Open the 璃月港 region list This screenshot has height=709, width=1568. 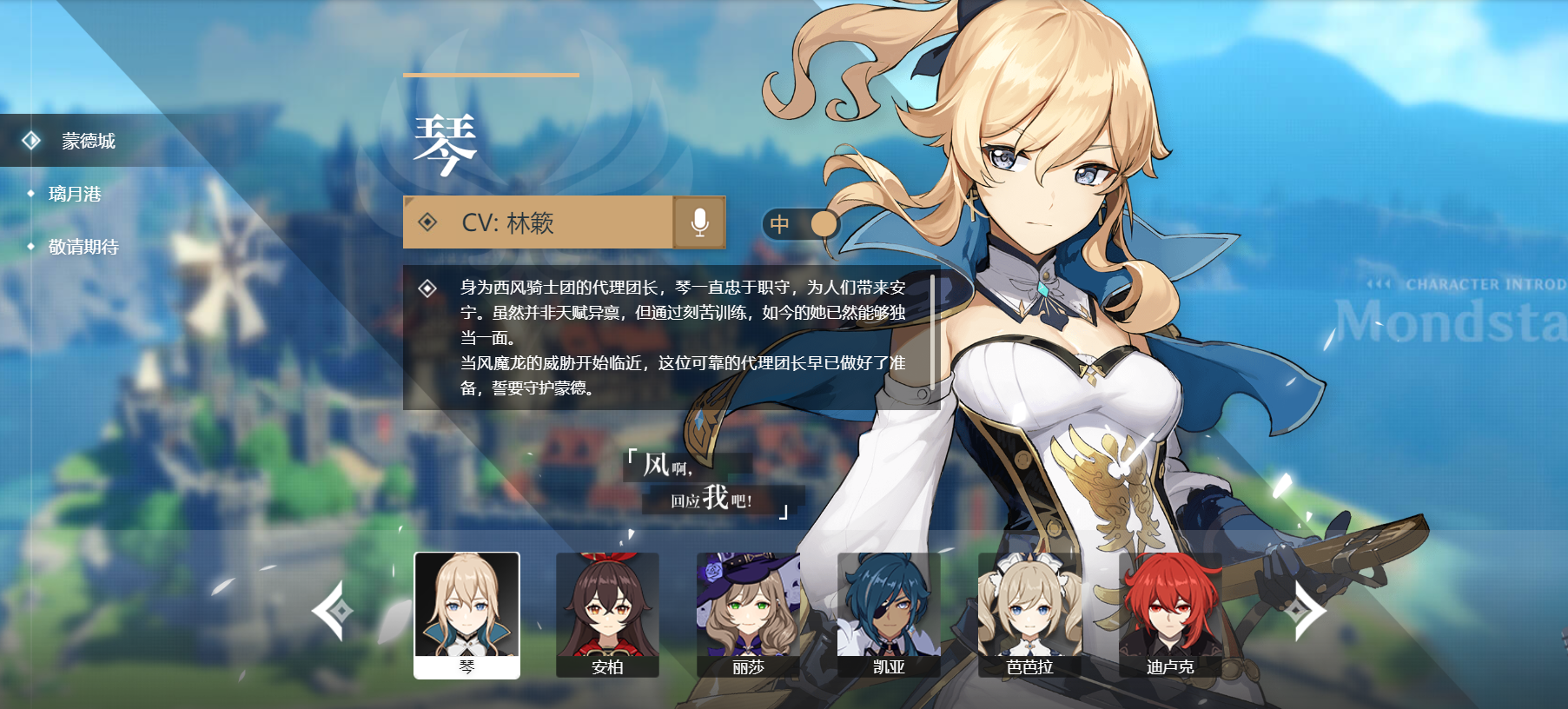(74, 195)
